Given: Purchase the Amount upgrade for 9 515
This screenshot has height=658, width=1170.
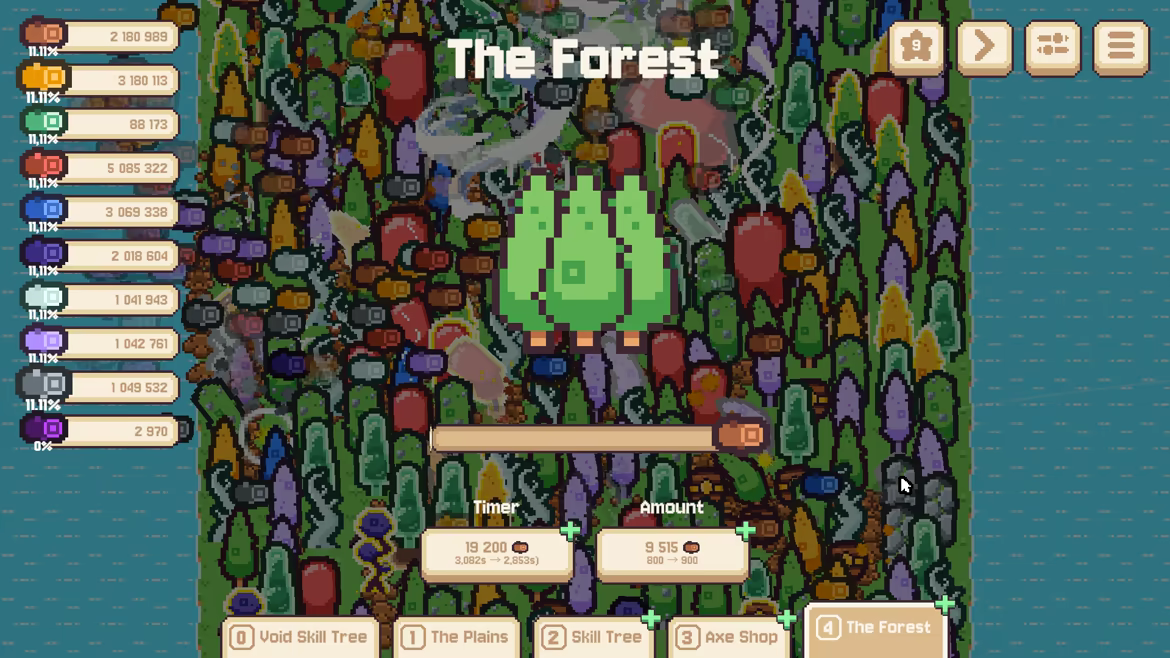Looking at the screenshot, I should point(671,553).
